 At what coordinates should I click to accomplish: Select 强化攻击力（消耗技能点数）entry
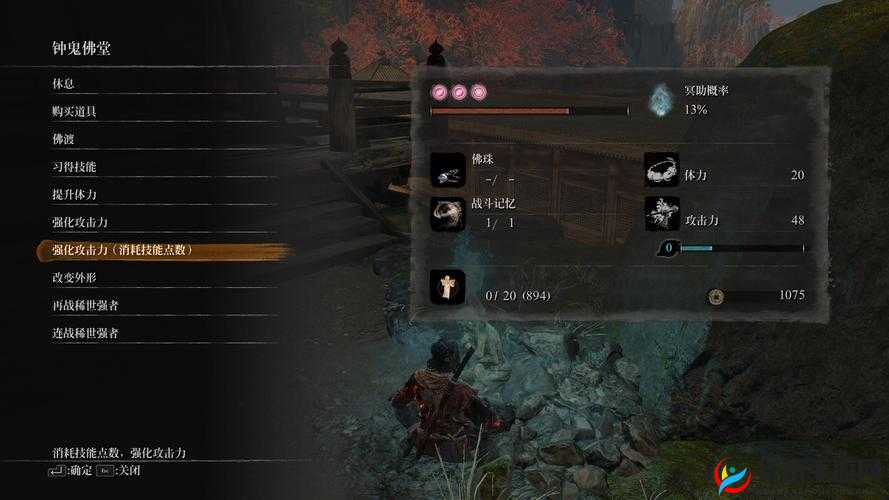click(x=122, y=250)
